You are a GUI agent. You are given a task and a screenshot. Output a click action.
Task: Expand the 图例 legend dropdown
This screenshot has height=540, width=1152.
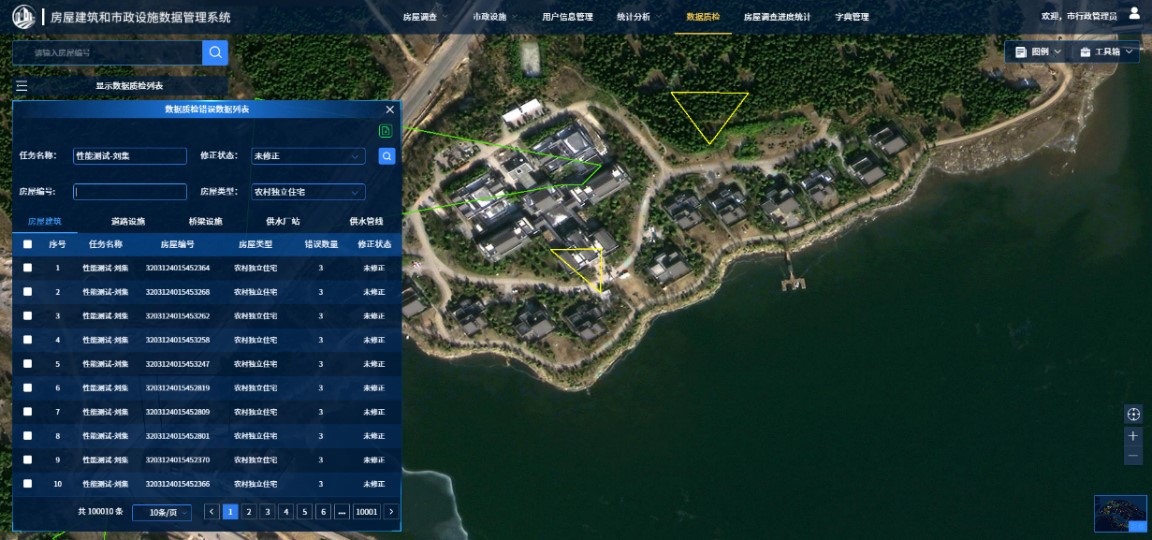coord(1039,52)
